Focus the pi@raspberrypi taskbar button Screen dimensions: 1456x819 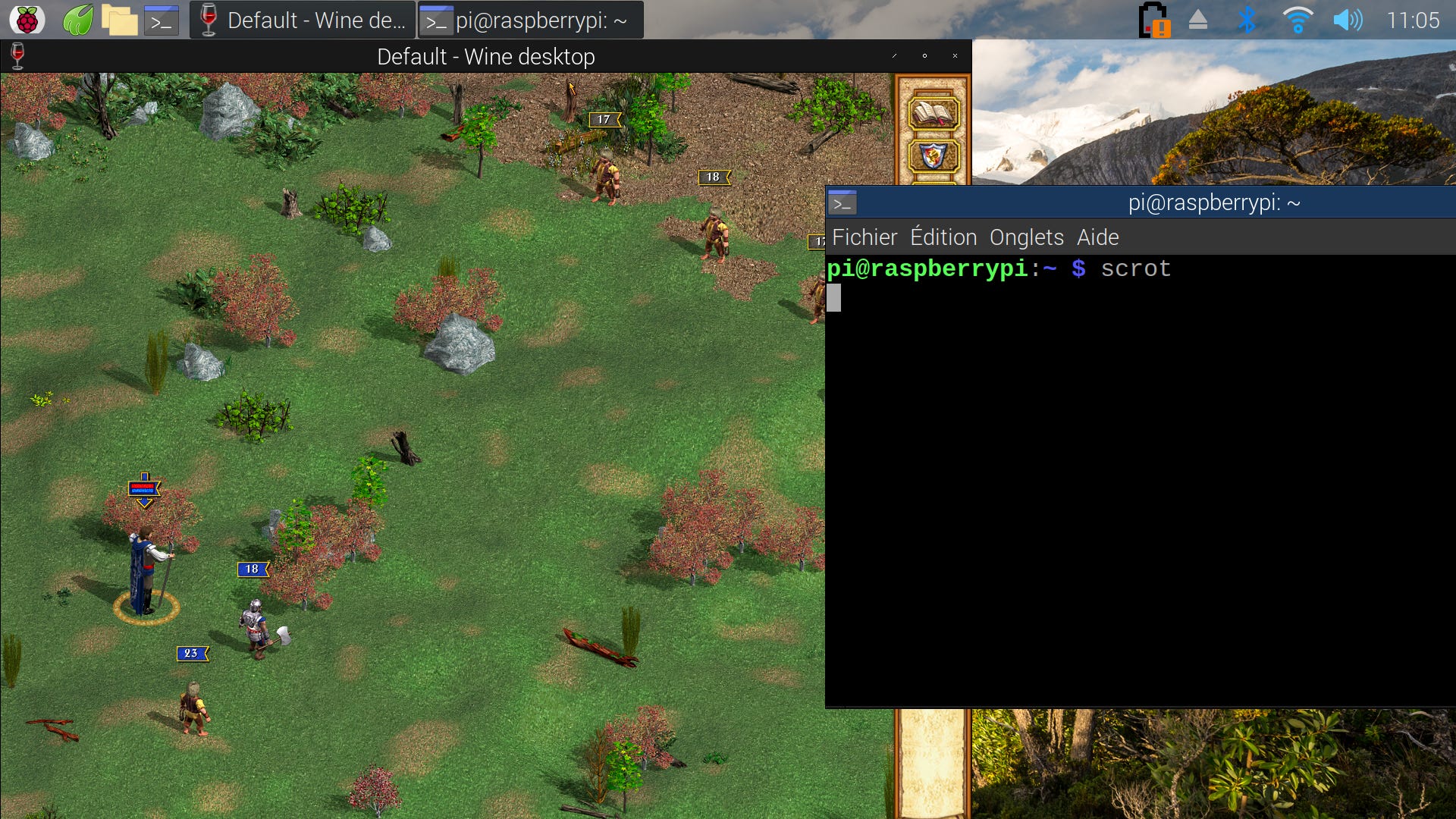pos(529,20)
